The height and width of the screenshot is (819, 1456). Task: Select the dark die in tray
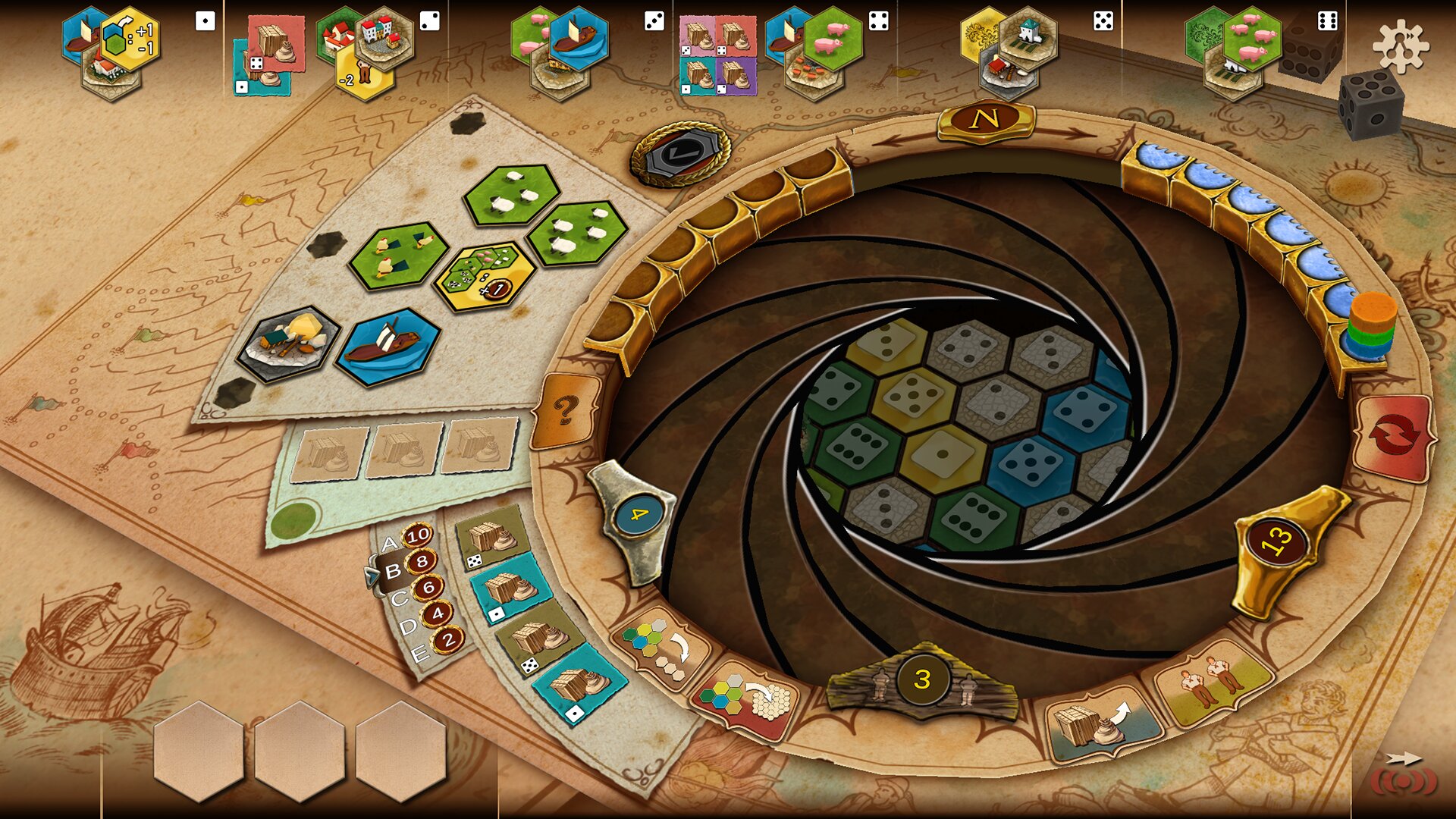(x=1370, y=102)
